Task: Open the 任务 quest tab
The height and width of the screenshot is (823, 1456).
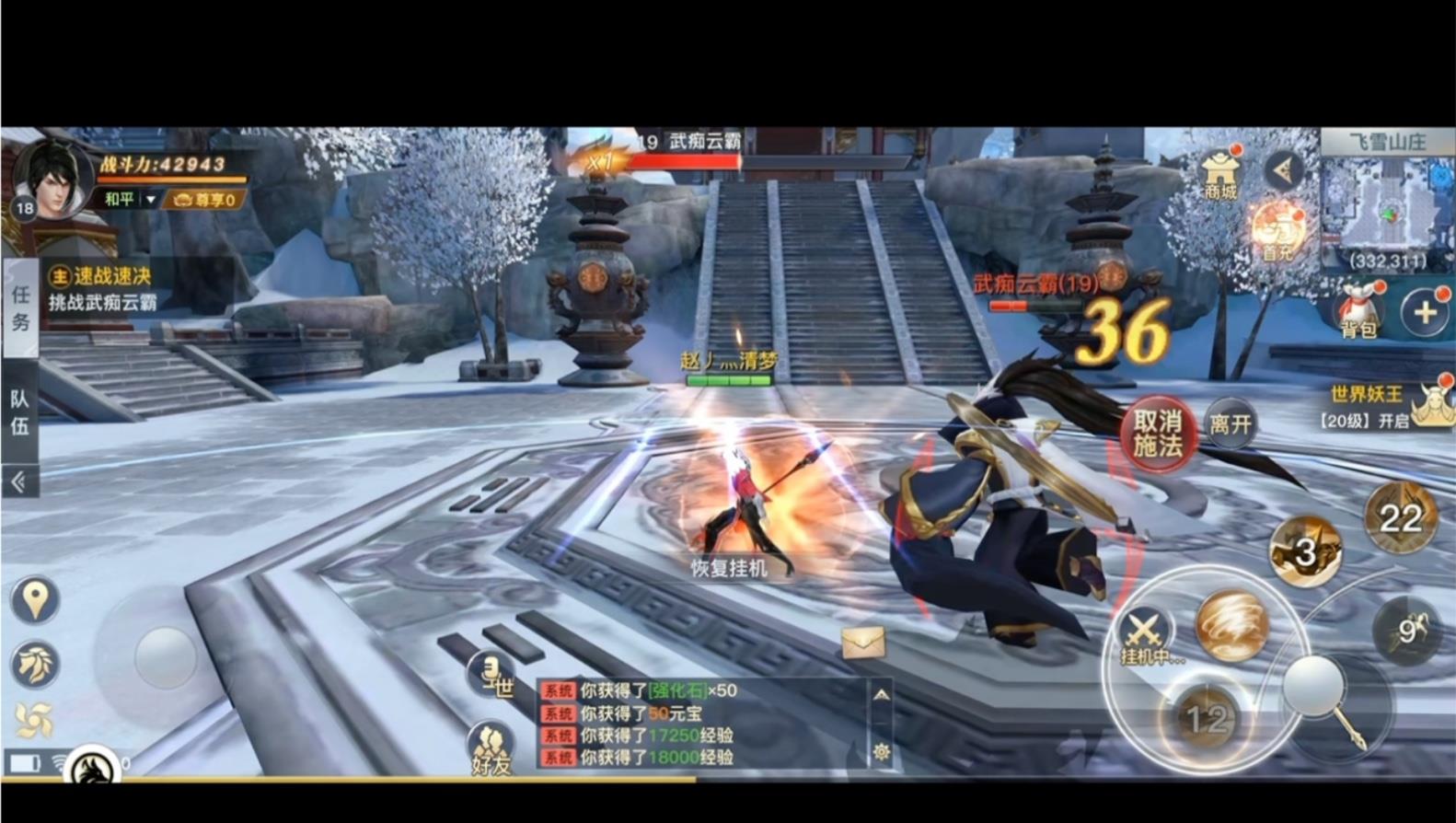Action: (x=20, y=307)
